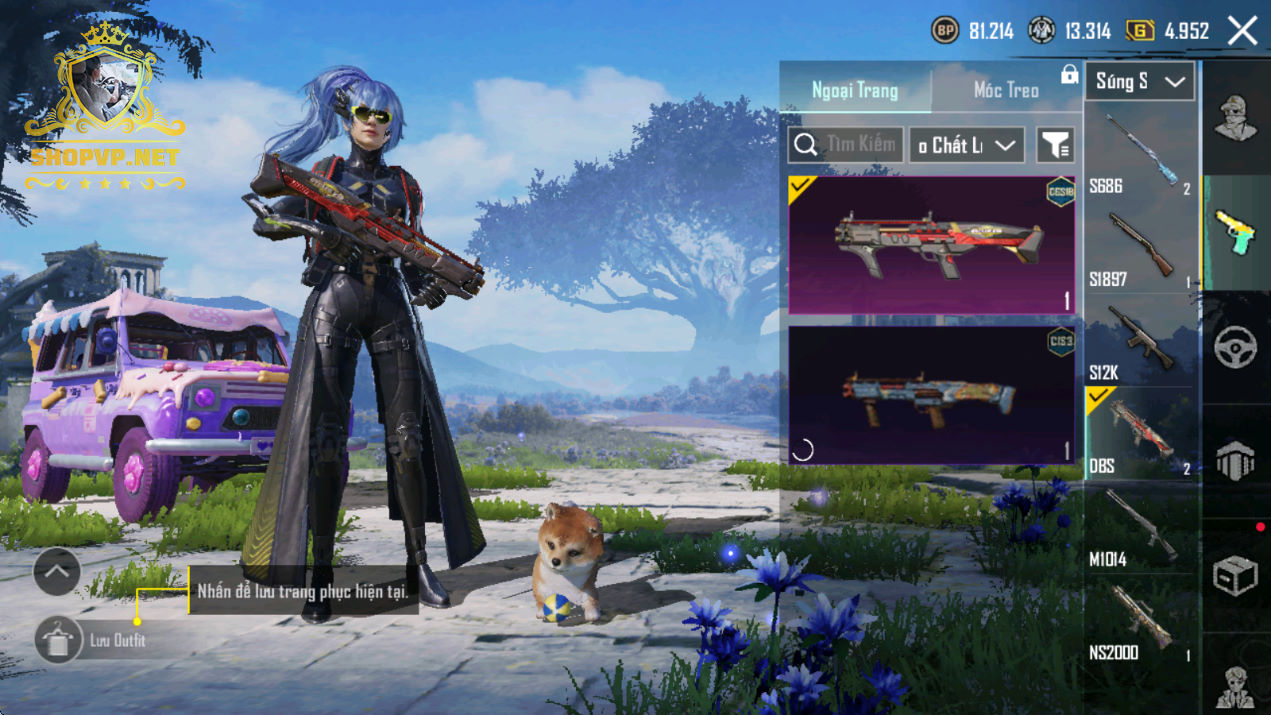Click the Tìm Kiếm search field
The height and width of the screenshot is (715, 1271).
coord(846,145)
